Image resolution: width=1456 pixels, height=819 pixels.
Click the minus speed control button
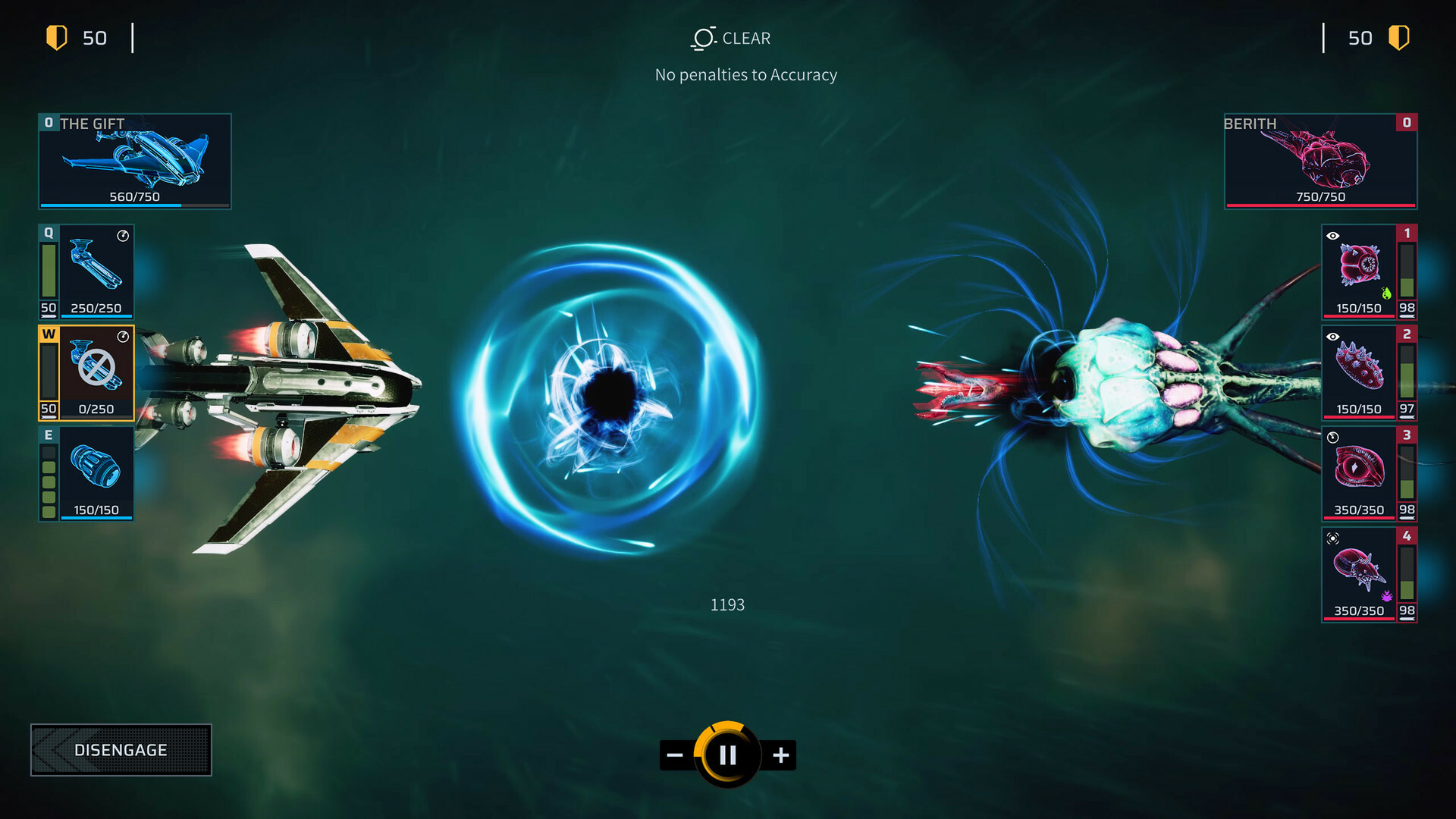pos(673,755)
